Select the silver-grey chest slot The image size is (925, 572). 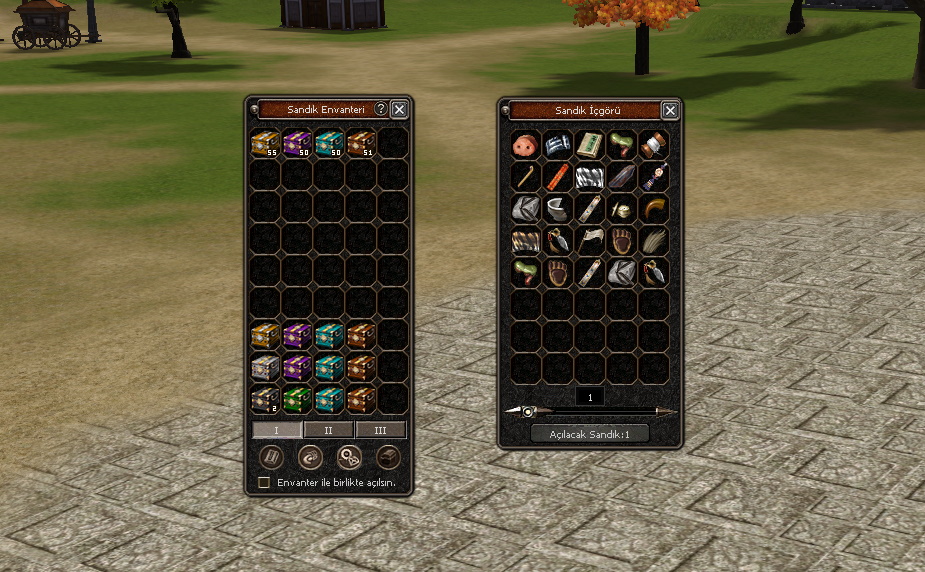coord(265,367)
